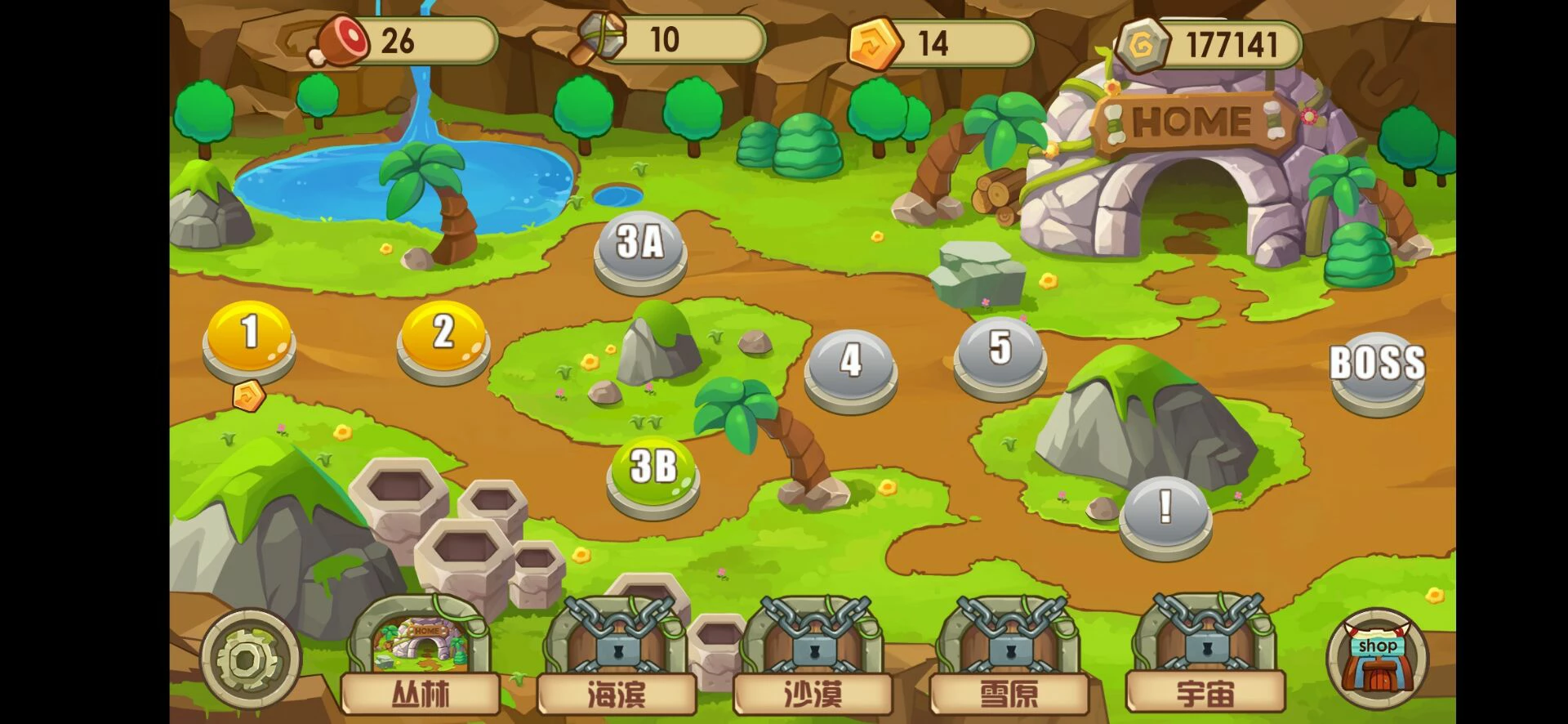Choose the yellow level 2 node

click(x=443, y=335)
